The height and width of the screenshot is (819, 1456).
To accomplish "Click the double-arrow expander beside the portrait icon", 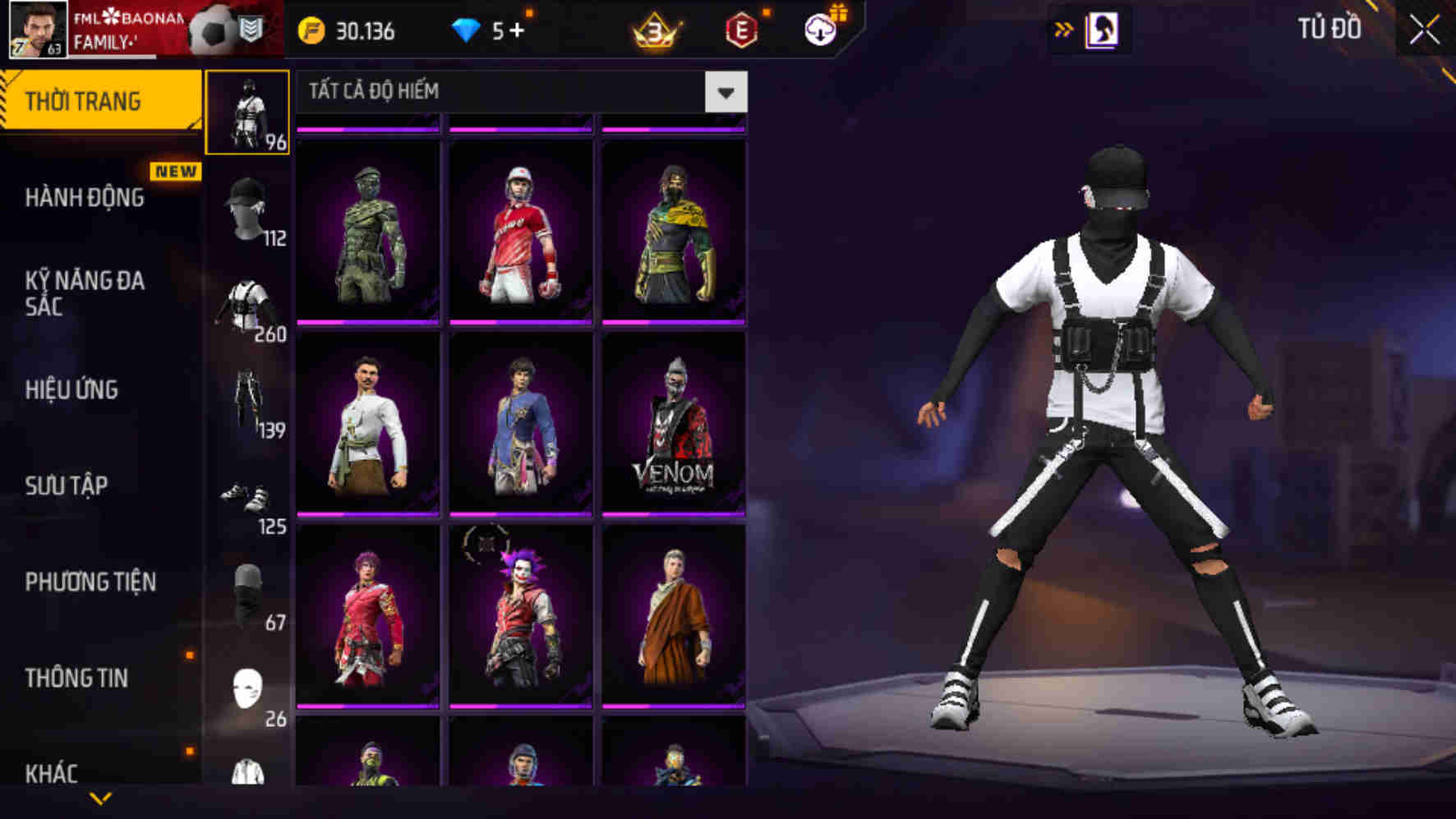I will tap(1065, 27).
